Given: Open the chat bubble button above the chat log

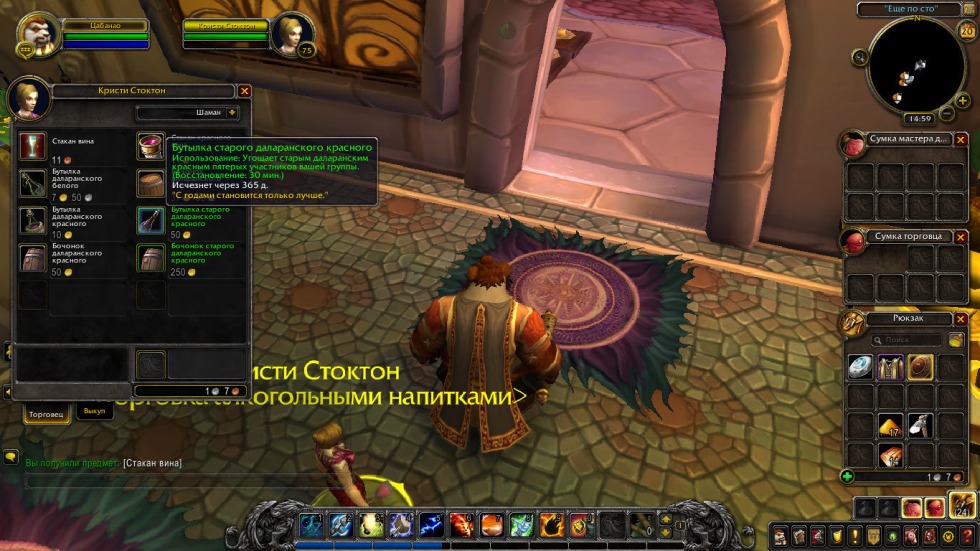Looking at the screenshot, I should tap(11, 457).
